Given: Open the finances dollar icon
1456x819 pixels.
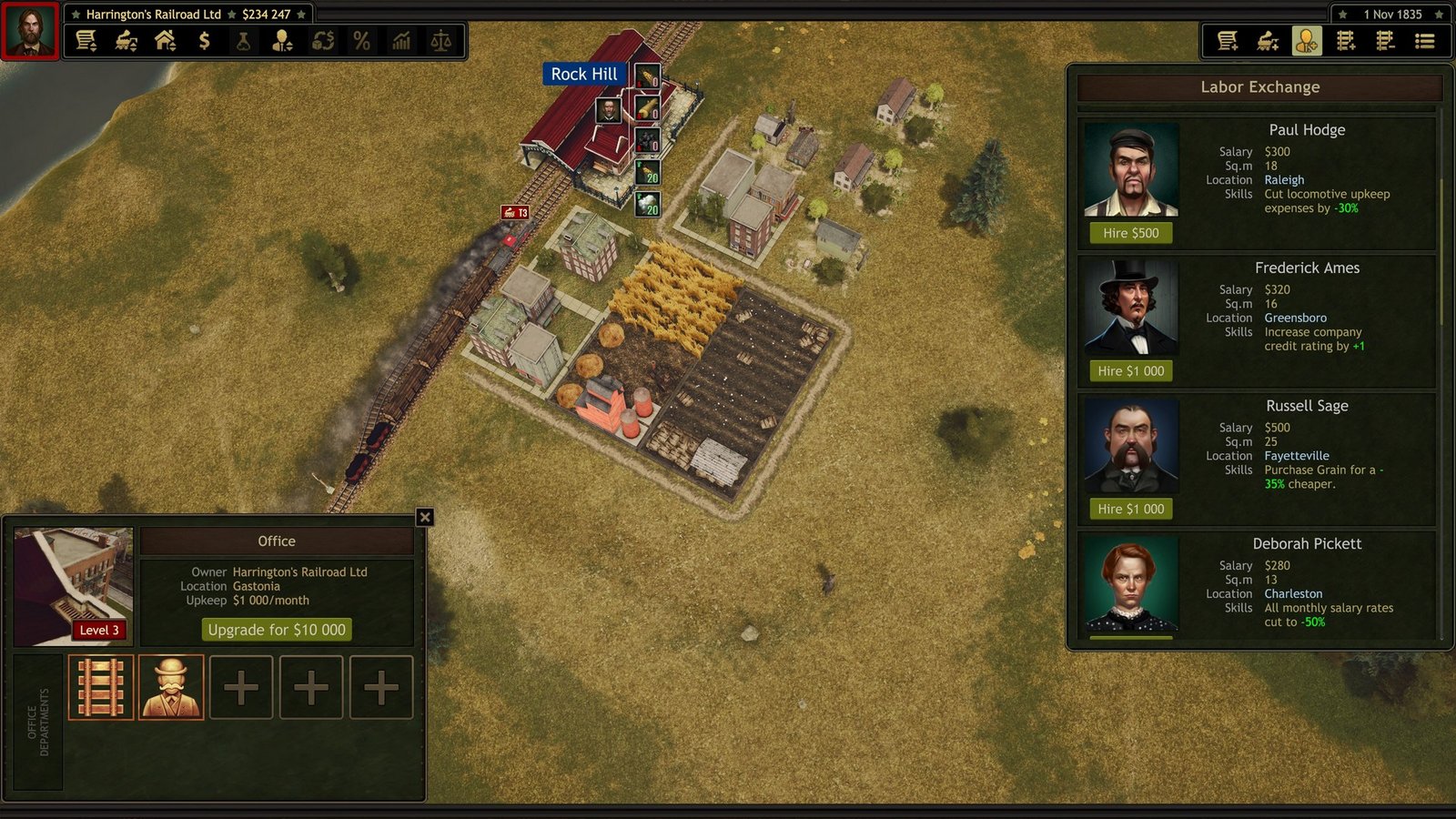Looking at the screenshot, I should point(204,40).
